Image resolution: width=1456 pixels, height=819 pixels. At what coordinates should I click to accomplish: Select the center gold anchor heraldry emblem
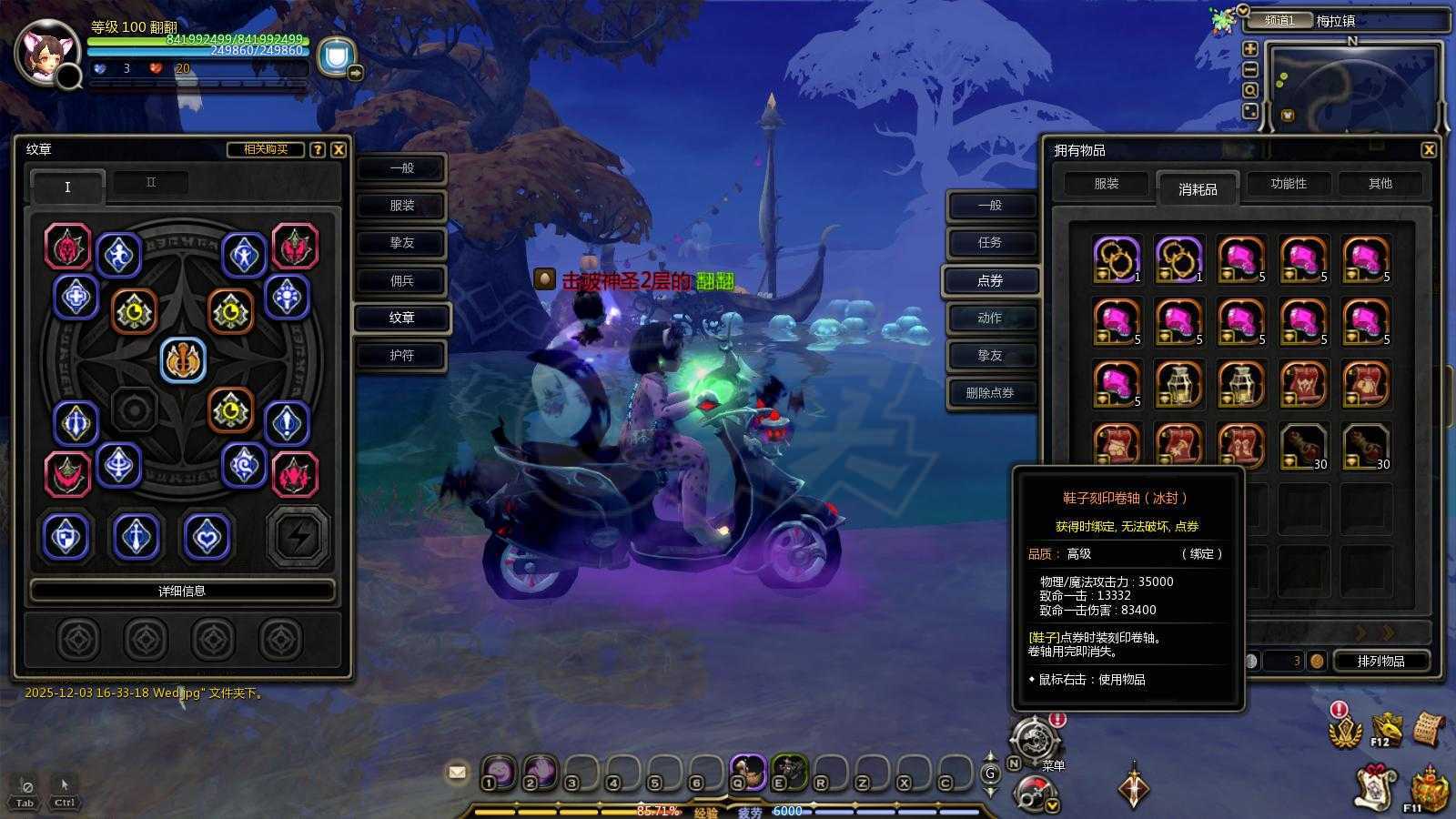183,359
